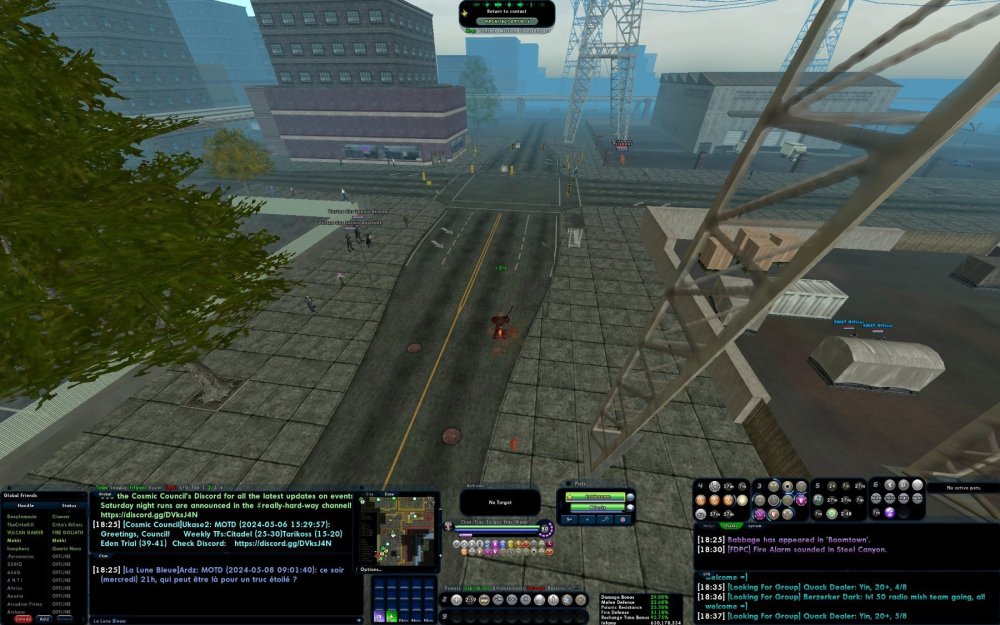Click the No Target window
Screen dimensions: 1000x625
tap(499, 502)
